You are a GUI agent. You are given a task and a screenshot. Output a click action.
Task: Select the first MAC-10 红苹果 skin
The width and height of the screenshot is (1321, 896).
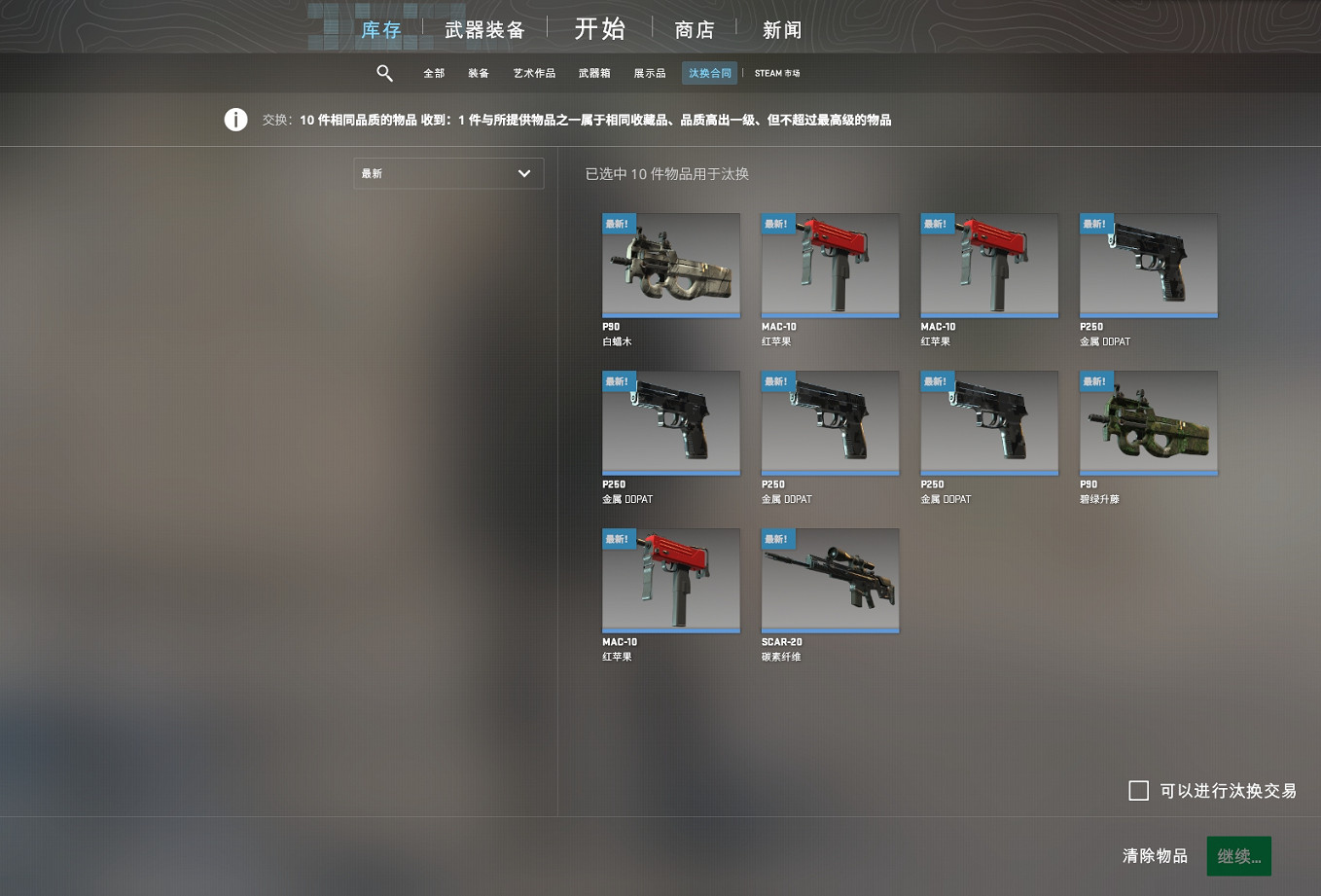[830, 264]
